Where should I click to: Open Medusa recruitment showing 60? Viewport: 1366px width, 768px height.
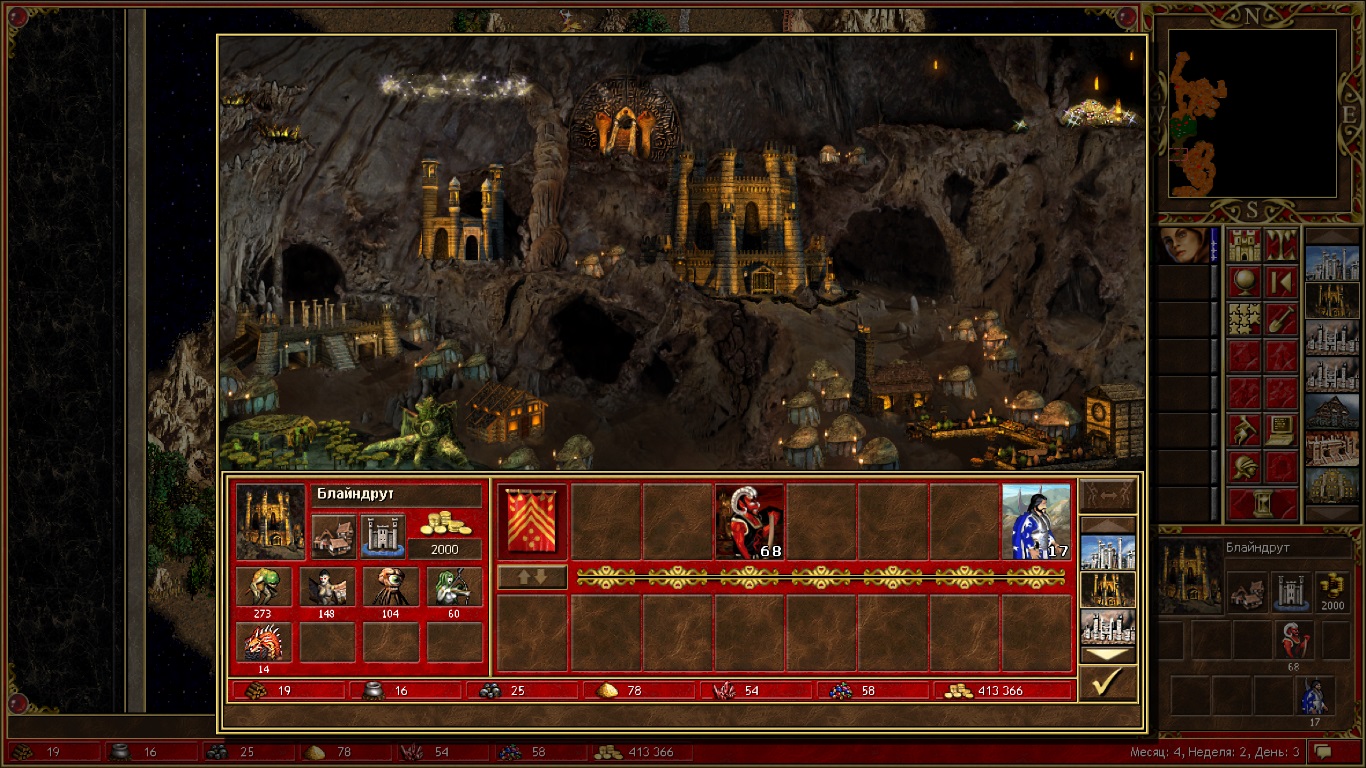click(x=453, y=587)
